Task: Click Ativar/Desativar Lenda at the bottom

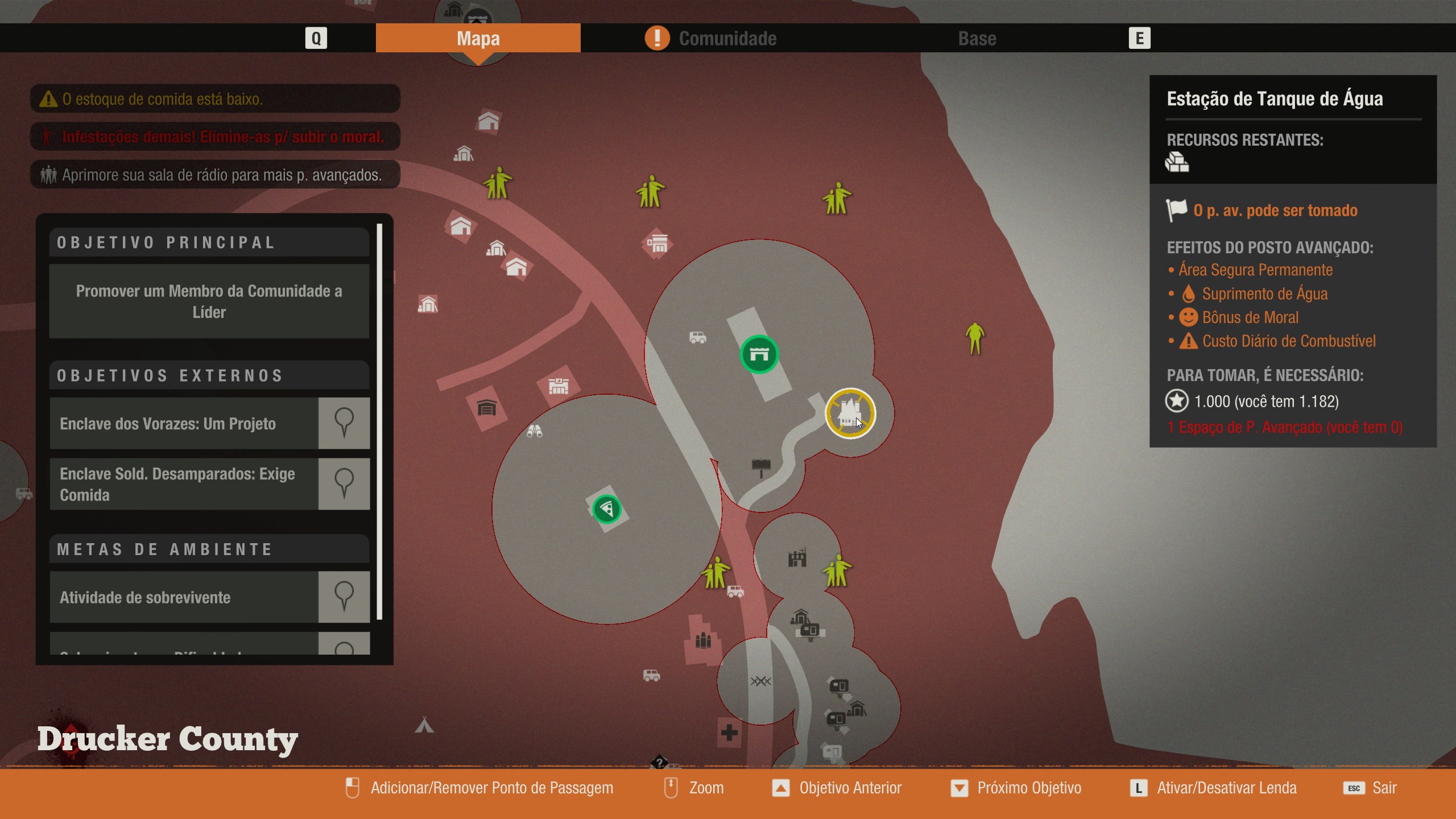Action: coord(1226,788)
